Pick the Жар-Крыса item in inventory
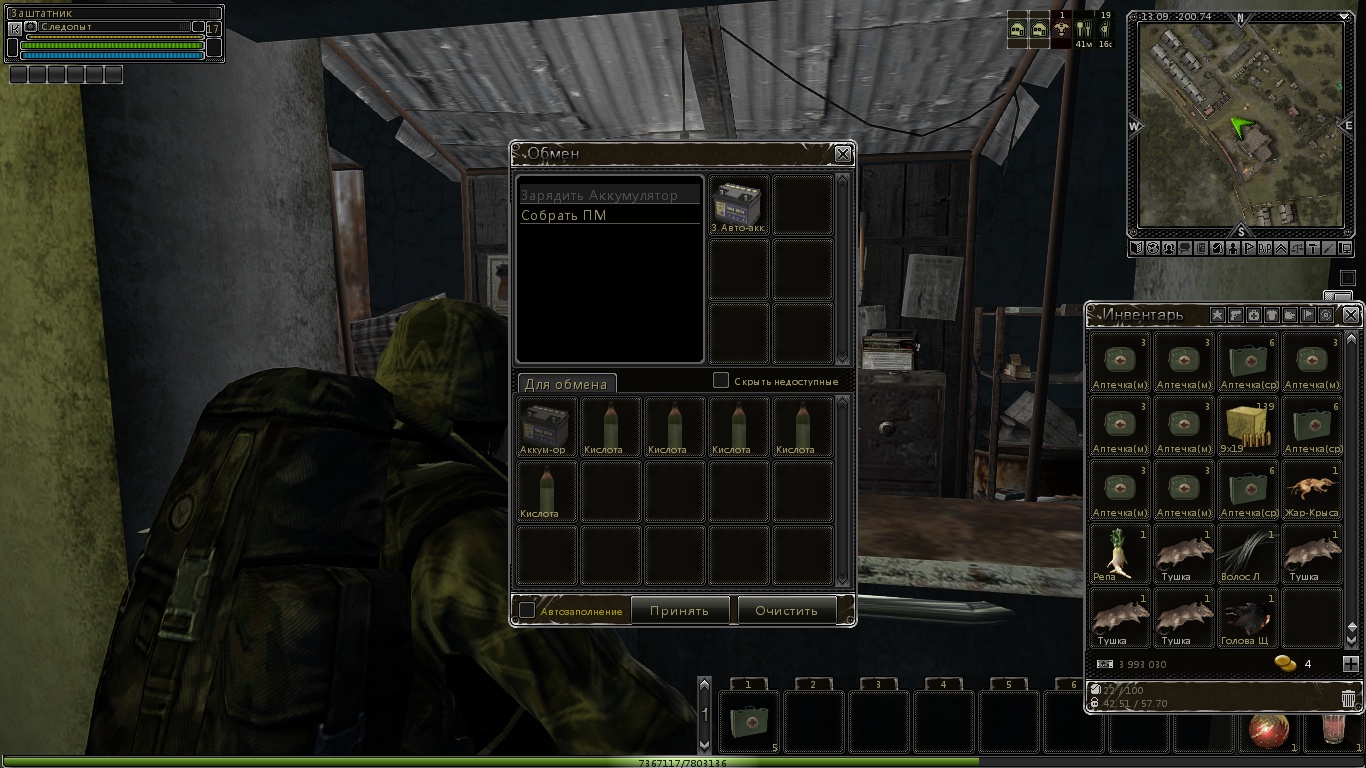1366x768 pixels. pos(1310,489)
